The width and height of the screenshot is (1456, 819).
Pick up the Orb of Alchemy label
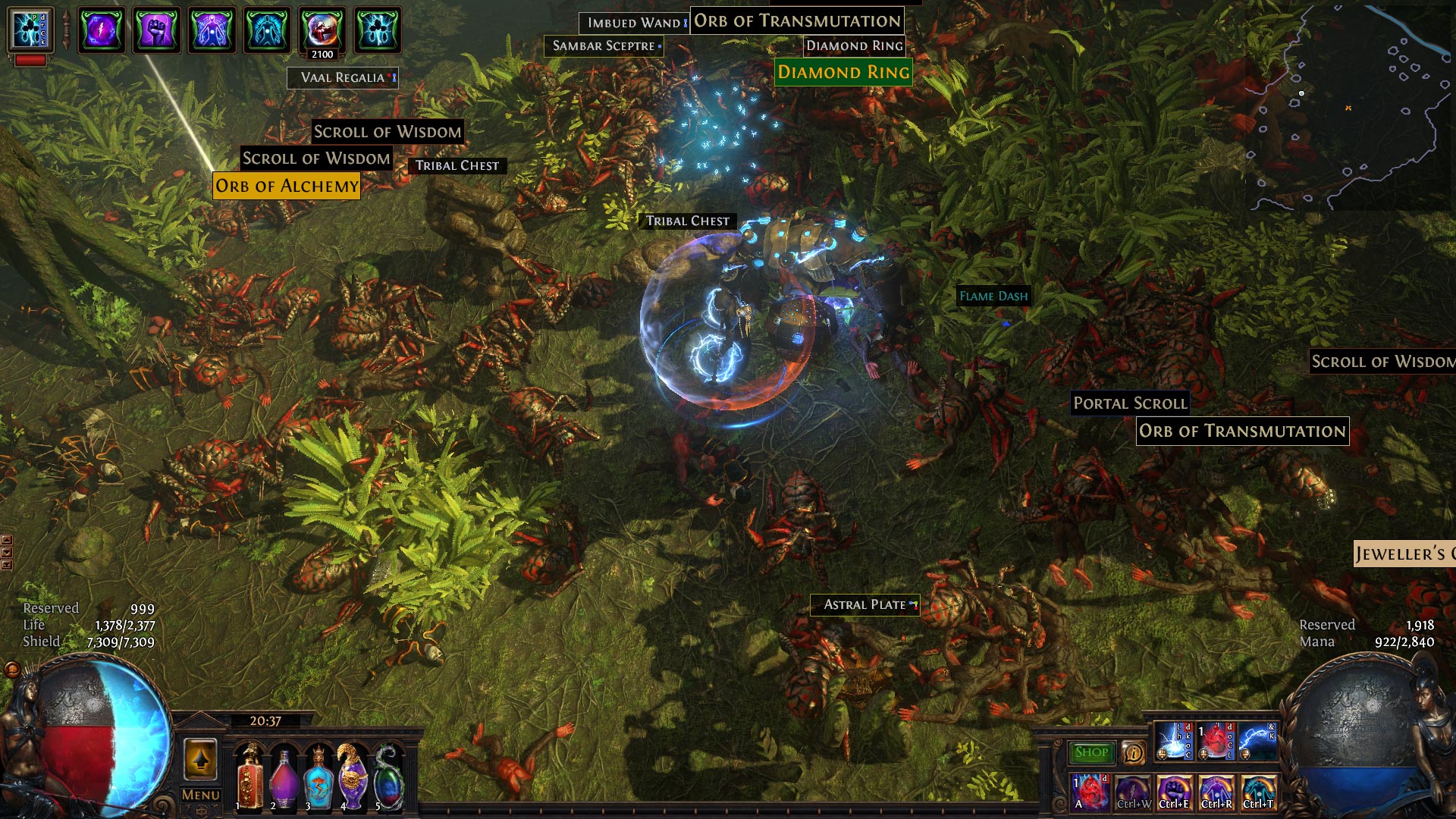click(x=287, y=186)
